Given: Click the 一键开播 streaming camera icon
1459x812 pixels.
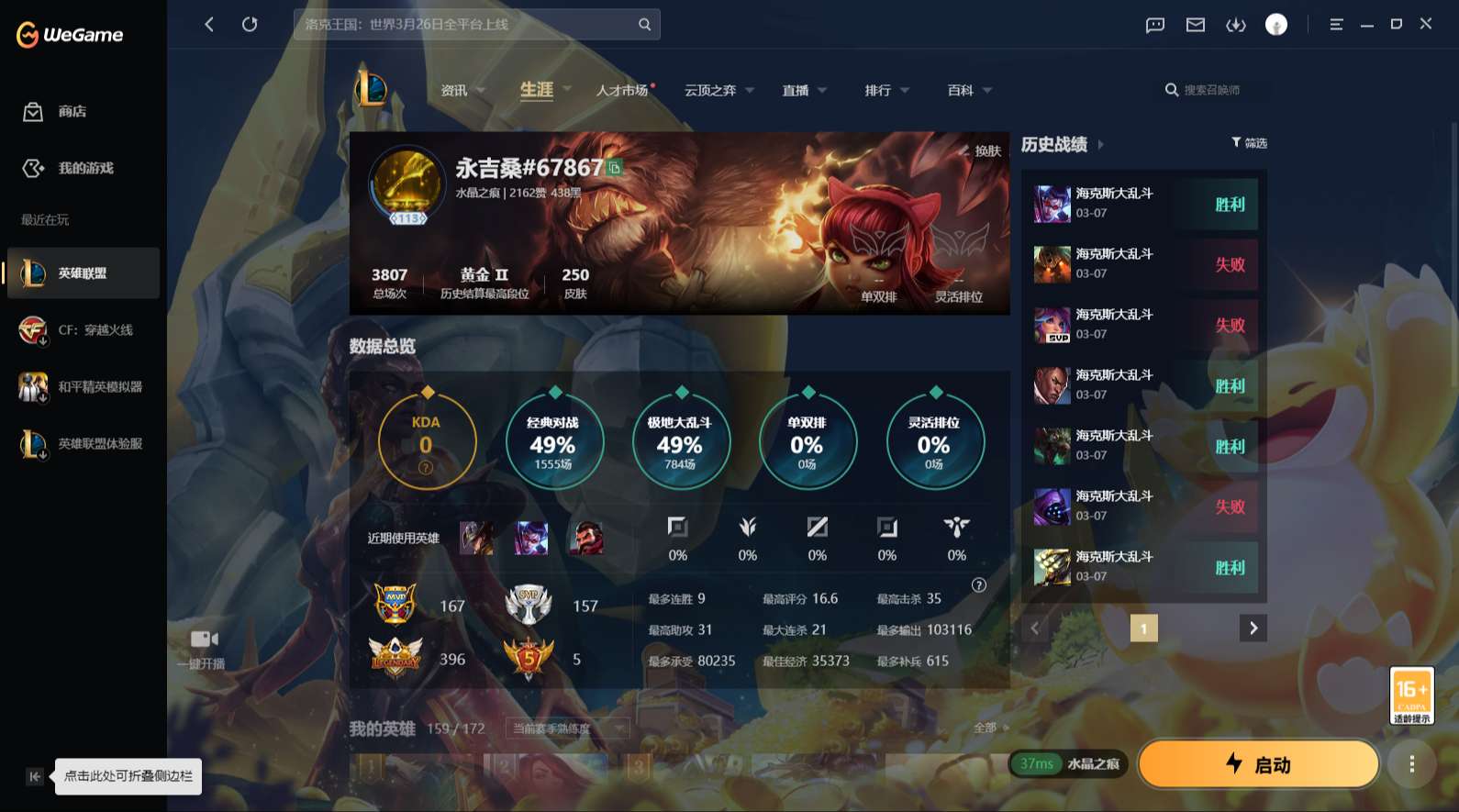Looking at the screenshot, I should pyautogui.click(x=206, y=639).
